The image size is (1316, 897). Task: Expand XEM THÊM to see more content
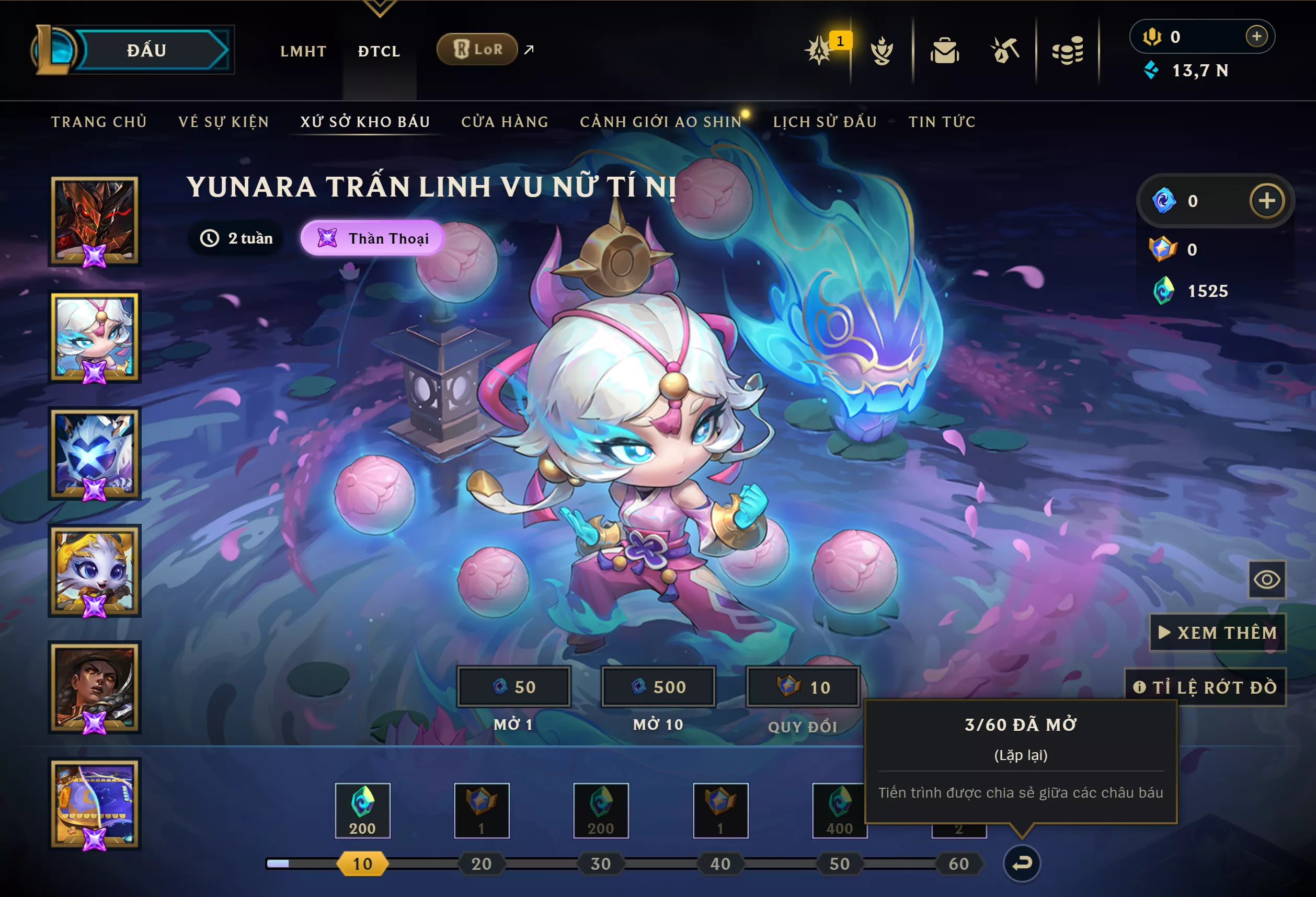pyautogui.click(x=1218, y=632)
